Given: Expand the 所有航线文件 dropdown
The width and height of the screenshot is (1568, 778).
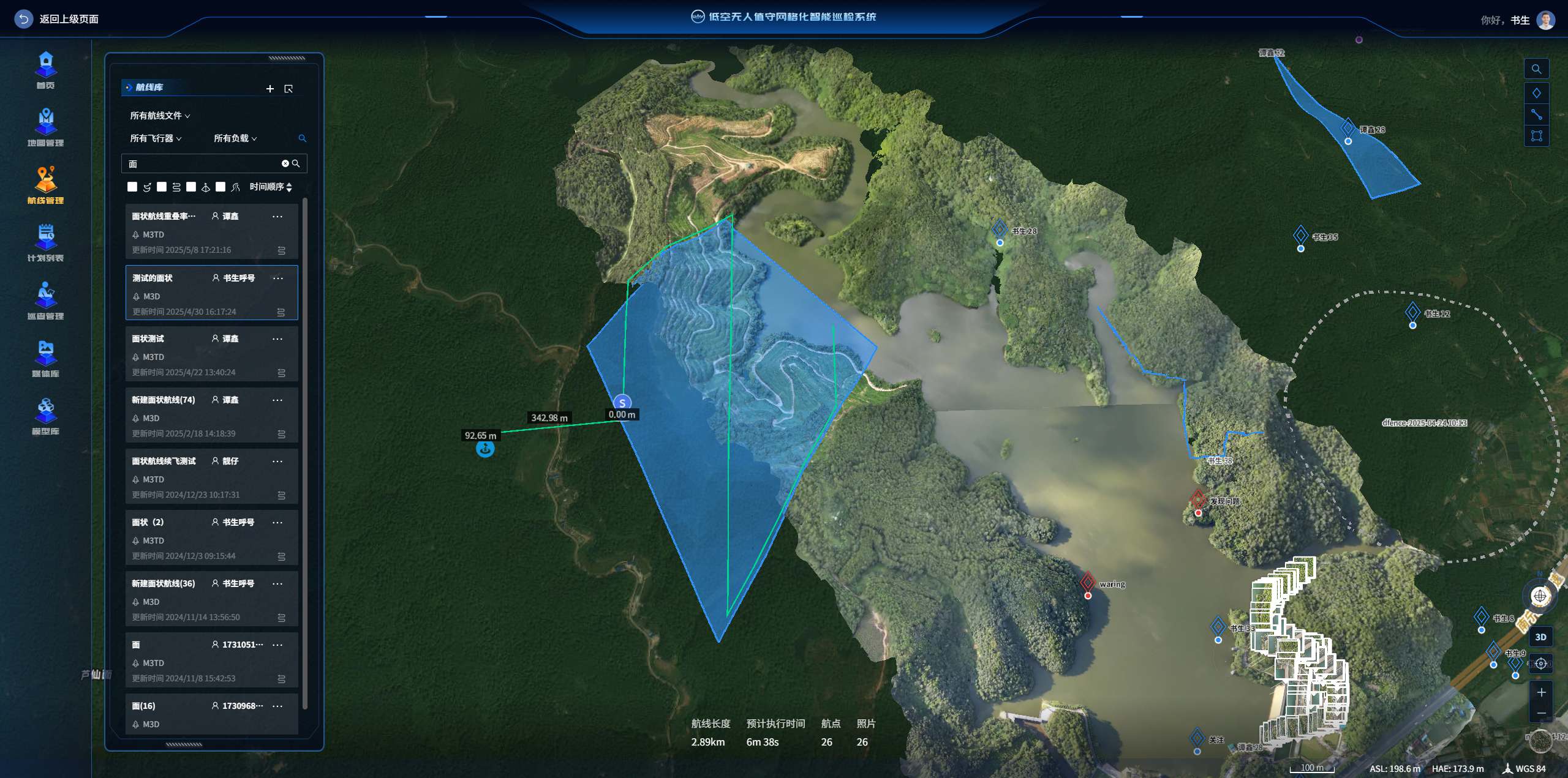Looking at the screenshot, I should [x=160, y=116].
